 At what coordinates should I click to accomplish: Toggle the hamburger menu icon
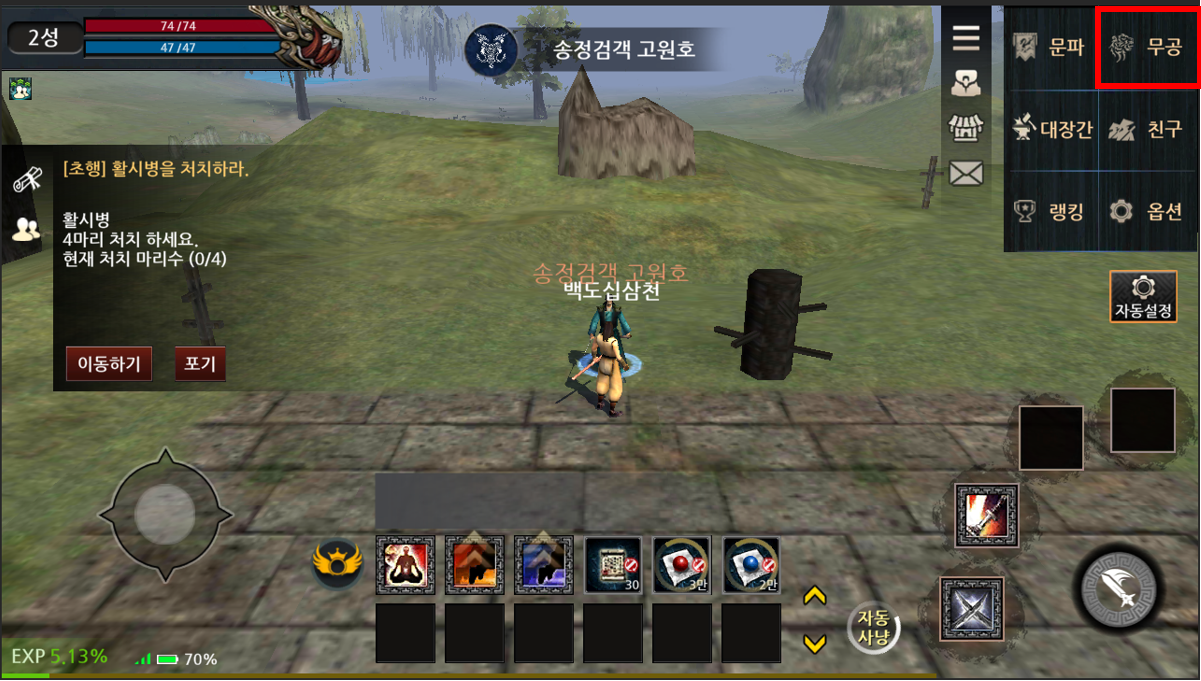tap(965, 38)
